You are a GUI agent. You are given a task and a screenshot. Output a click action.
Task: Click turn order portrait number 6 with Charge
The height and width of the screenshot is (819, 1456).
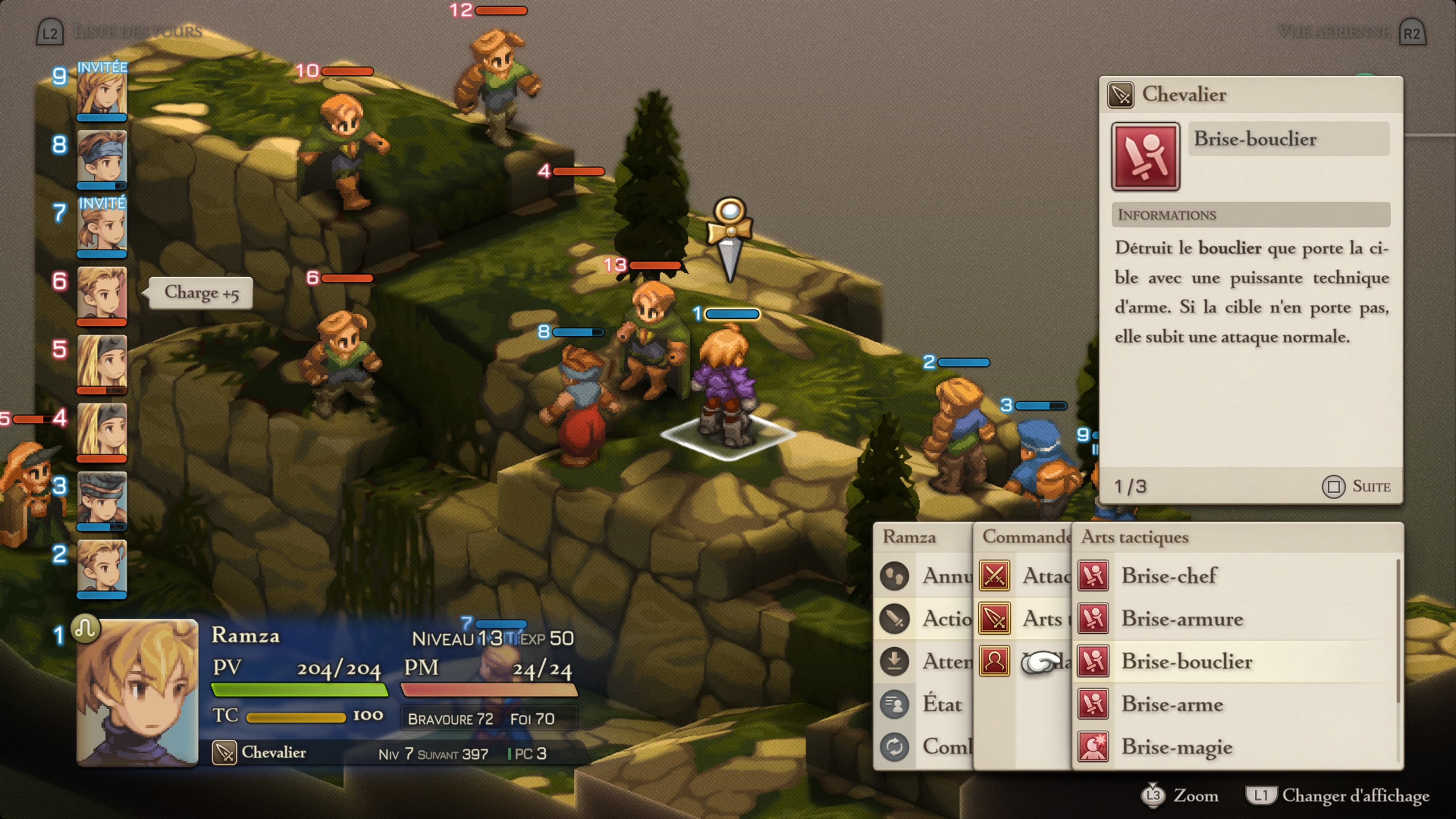pos(102,295)
